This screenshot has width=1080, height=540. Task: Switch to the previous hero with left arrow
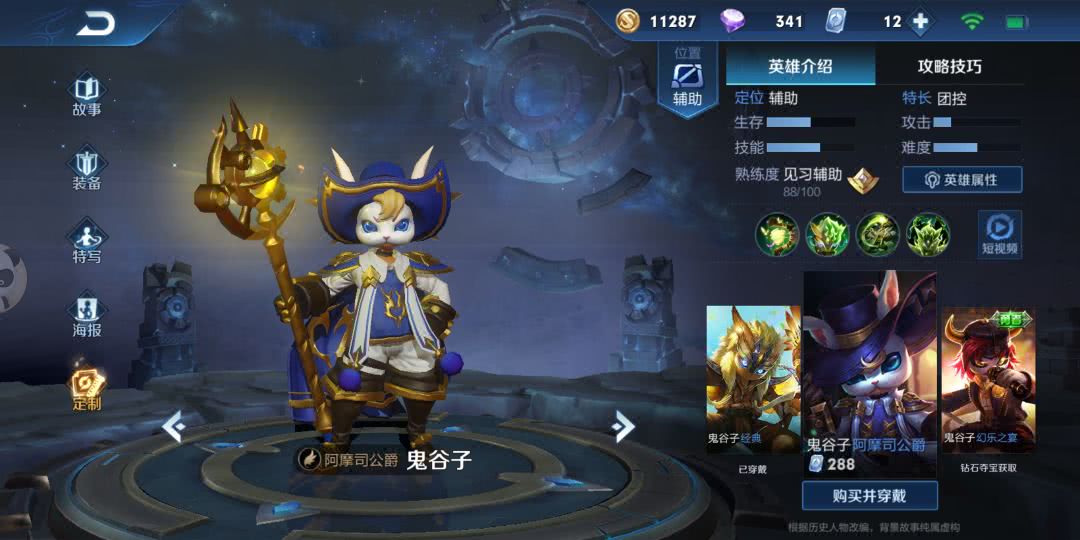[x=174, y=427]
